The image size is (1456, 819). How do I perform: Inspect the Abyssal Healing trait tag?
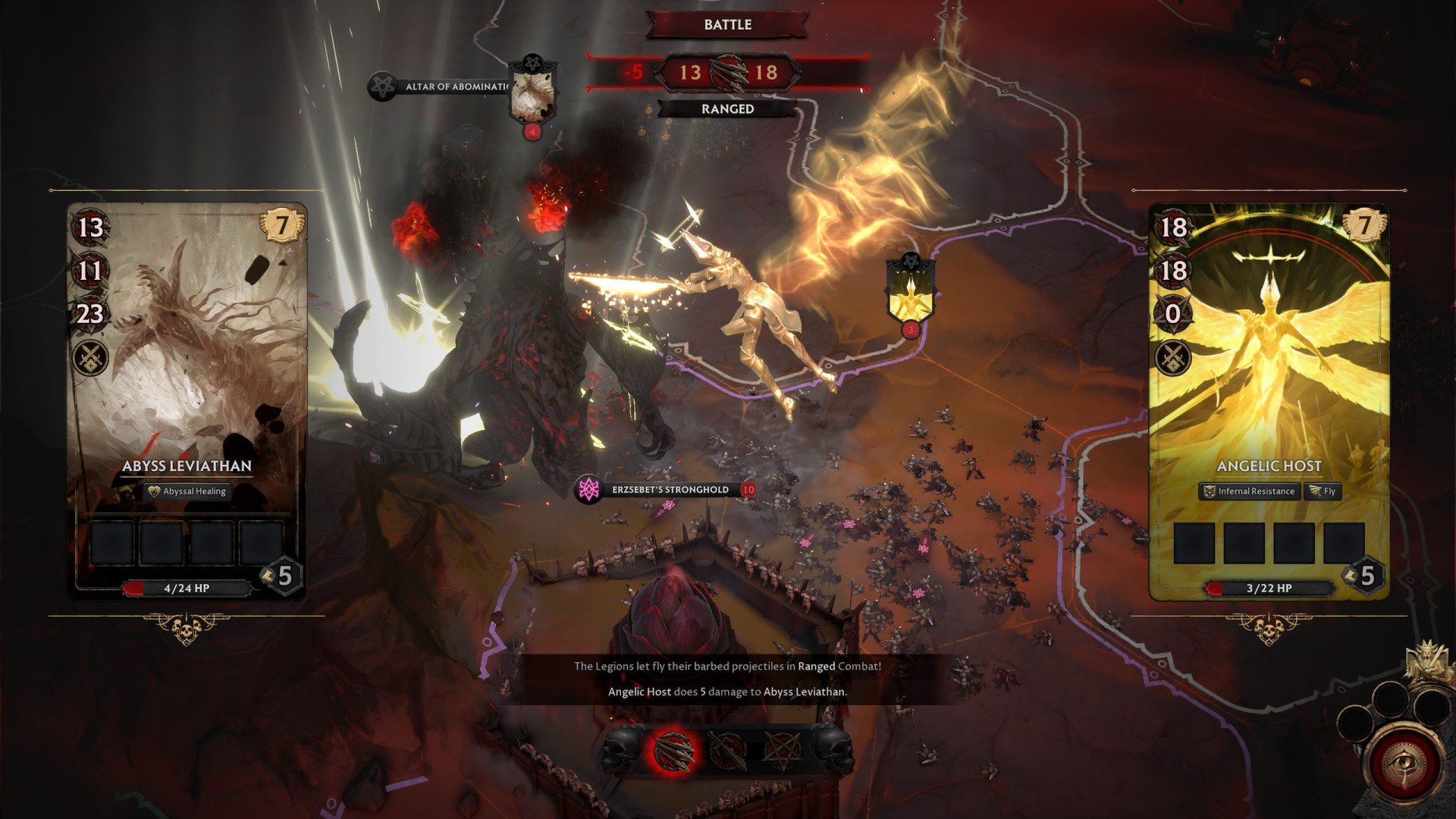click(x=187, y=491)
